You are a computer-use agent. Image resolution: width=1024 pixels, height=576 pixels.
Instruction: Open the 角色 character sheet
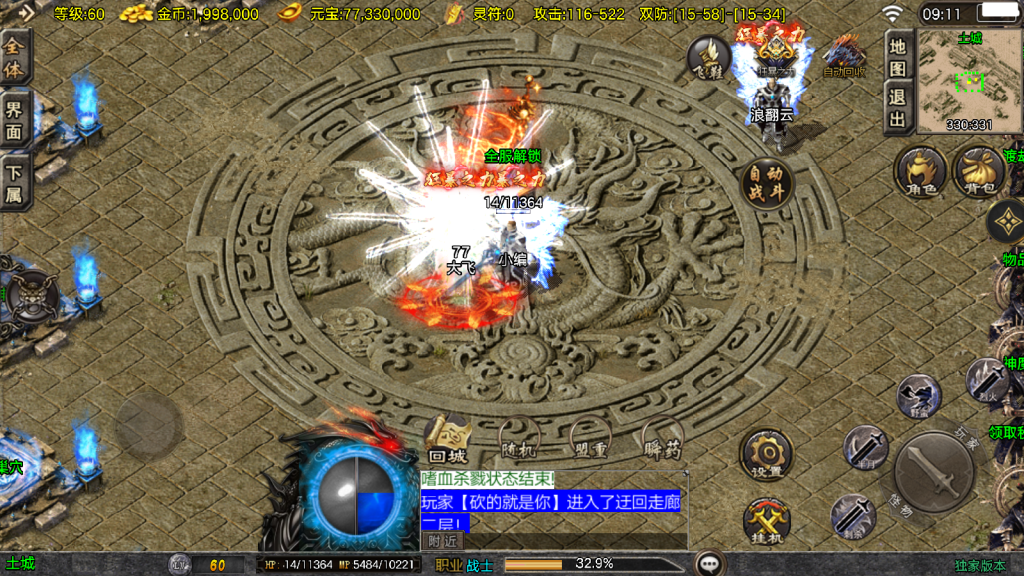[918, 171]
